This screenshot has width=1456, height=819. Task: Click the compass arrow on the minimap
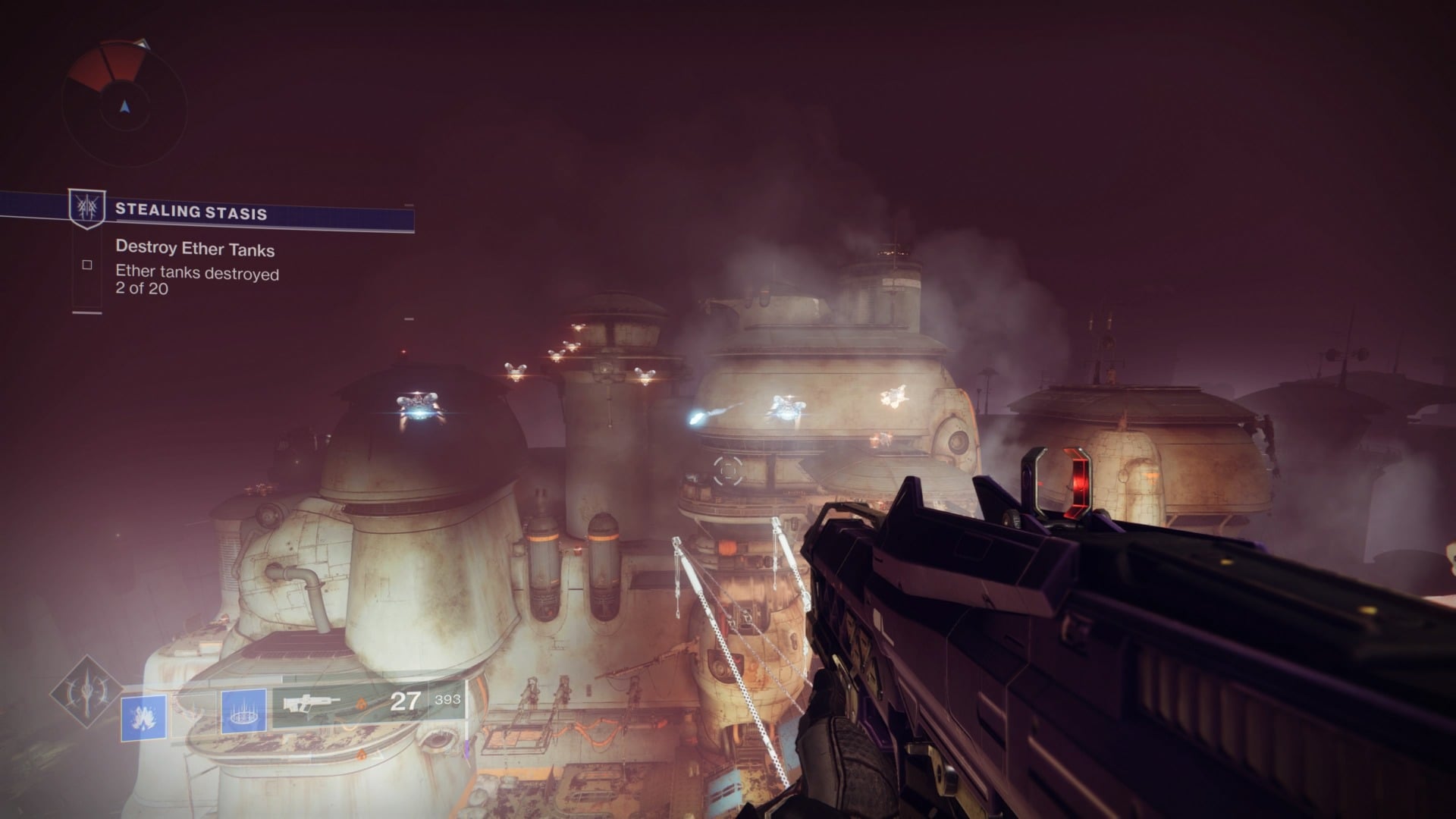pos(124,106)
